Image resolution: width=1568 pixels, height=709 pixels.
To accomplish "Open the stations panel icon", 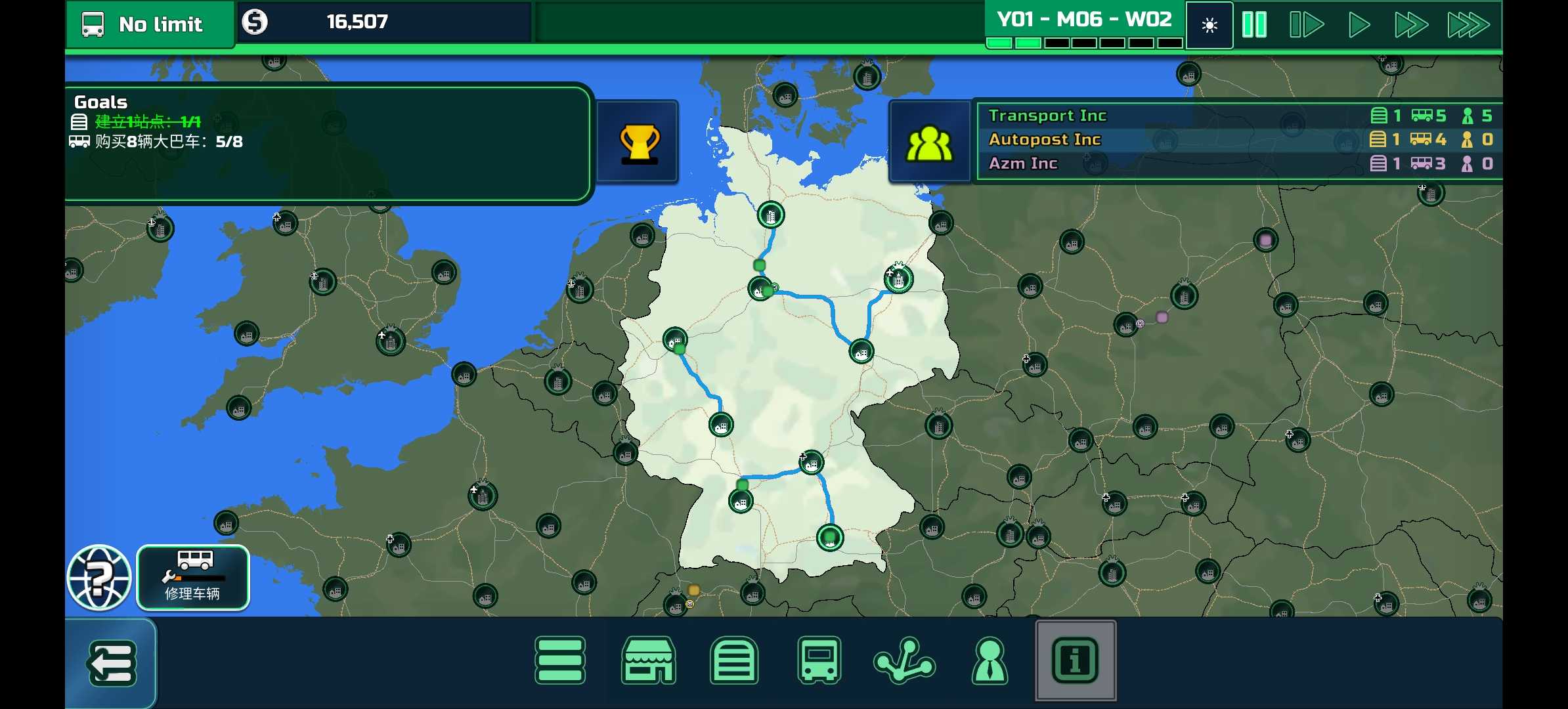I will (x=734, y=660).
